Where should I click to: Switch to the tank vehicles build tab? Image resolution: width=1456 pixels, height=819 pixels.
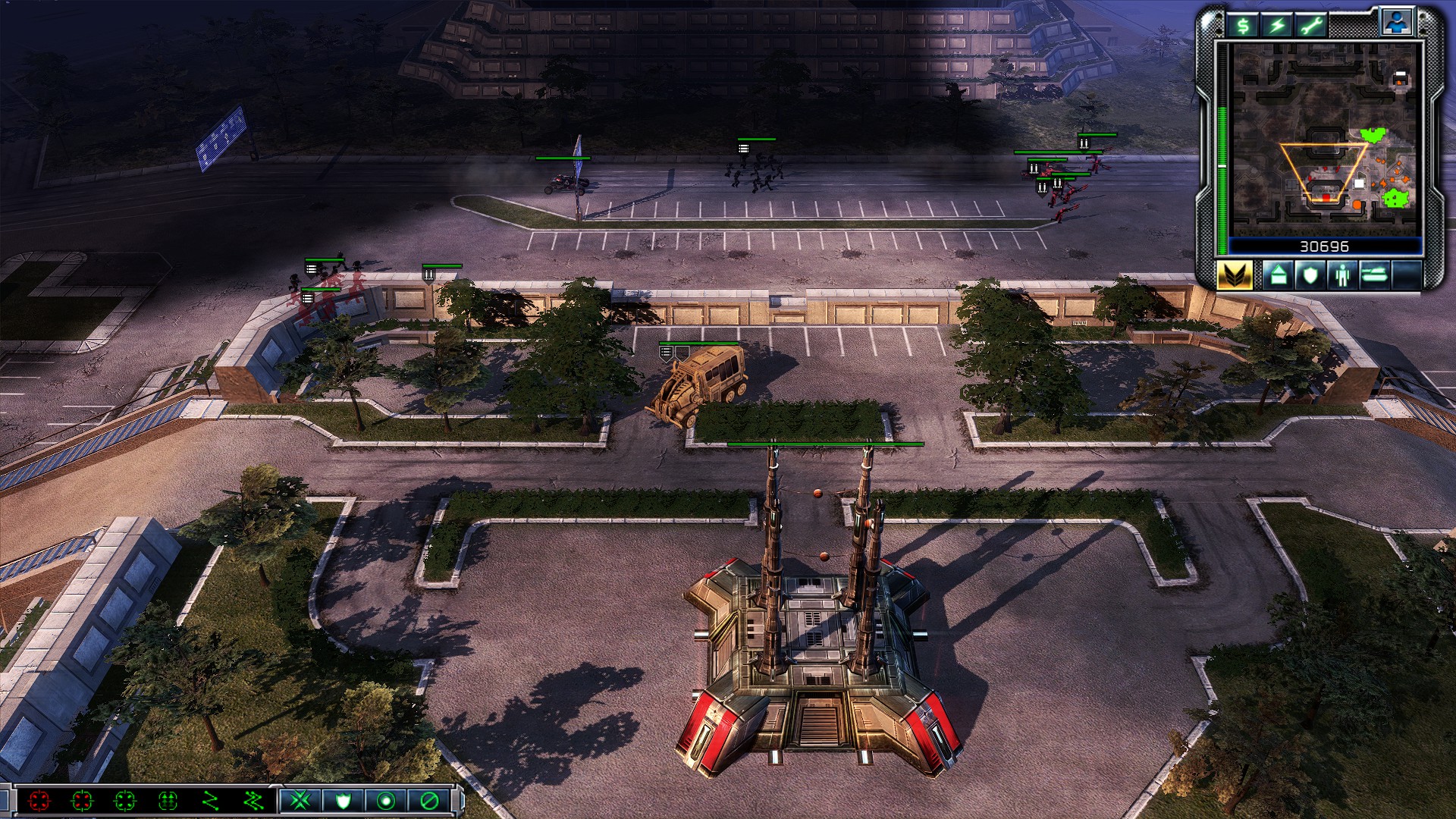click(1374, 275)
